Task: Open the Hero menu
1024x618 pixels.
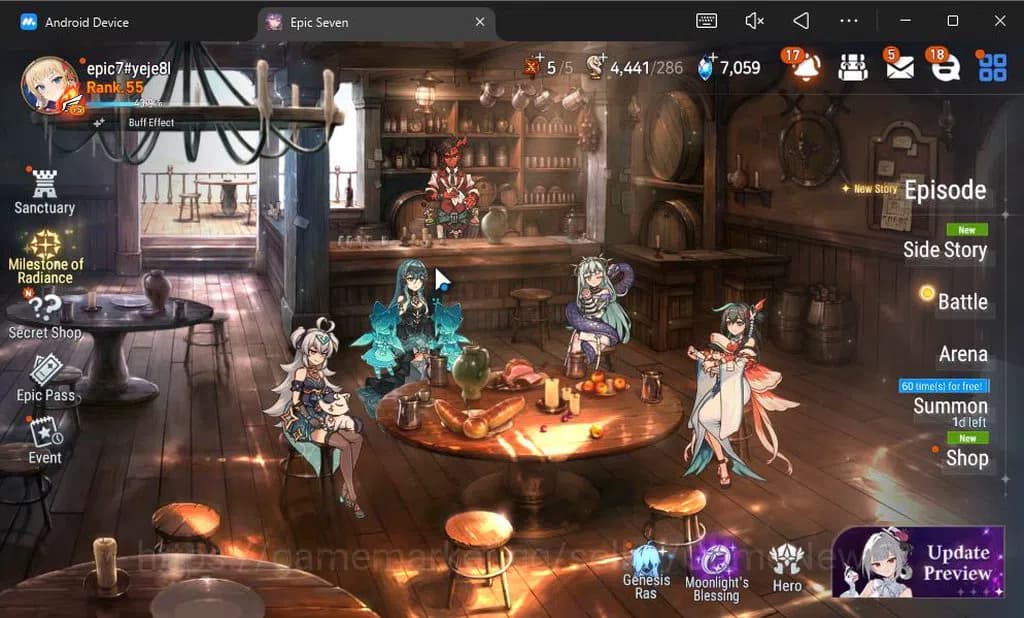Action: tap(787, 567)
